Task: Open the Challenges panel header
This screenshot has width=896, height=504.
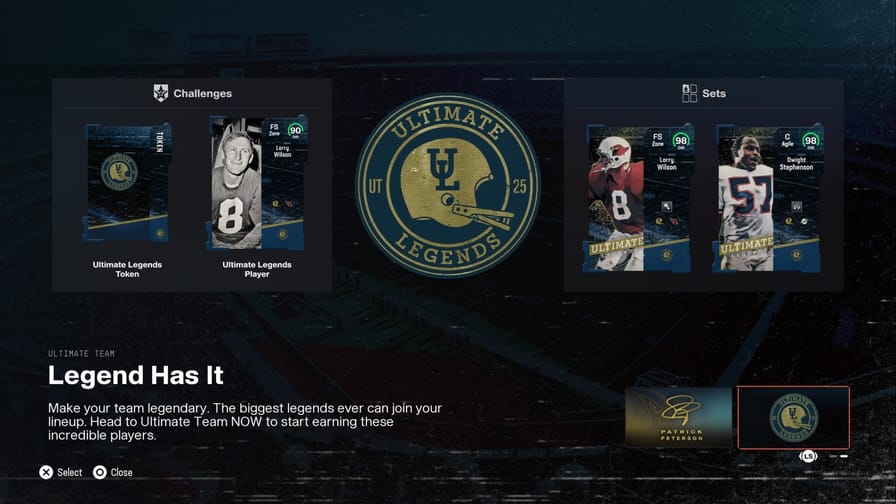Action: coord(192,93)
